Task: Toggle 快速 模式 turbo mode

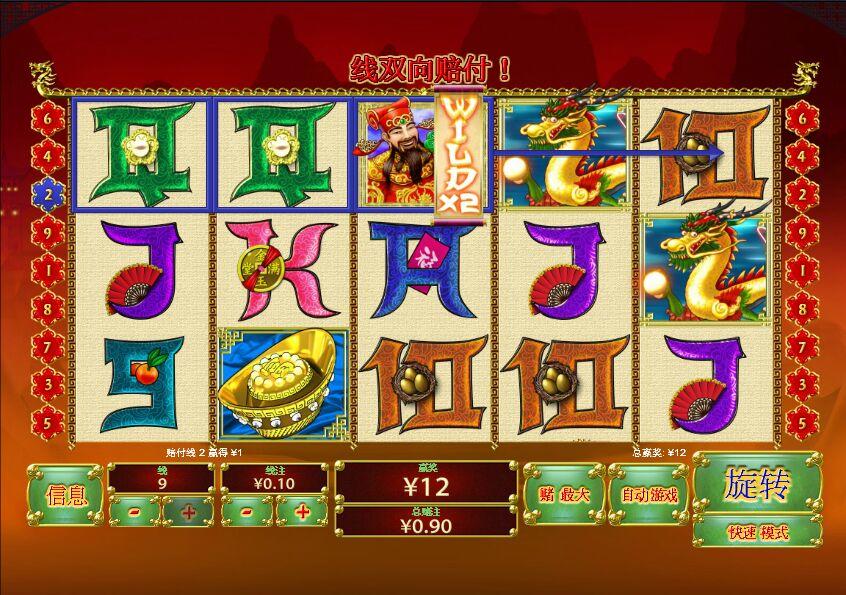Action: 757,532
